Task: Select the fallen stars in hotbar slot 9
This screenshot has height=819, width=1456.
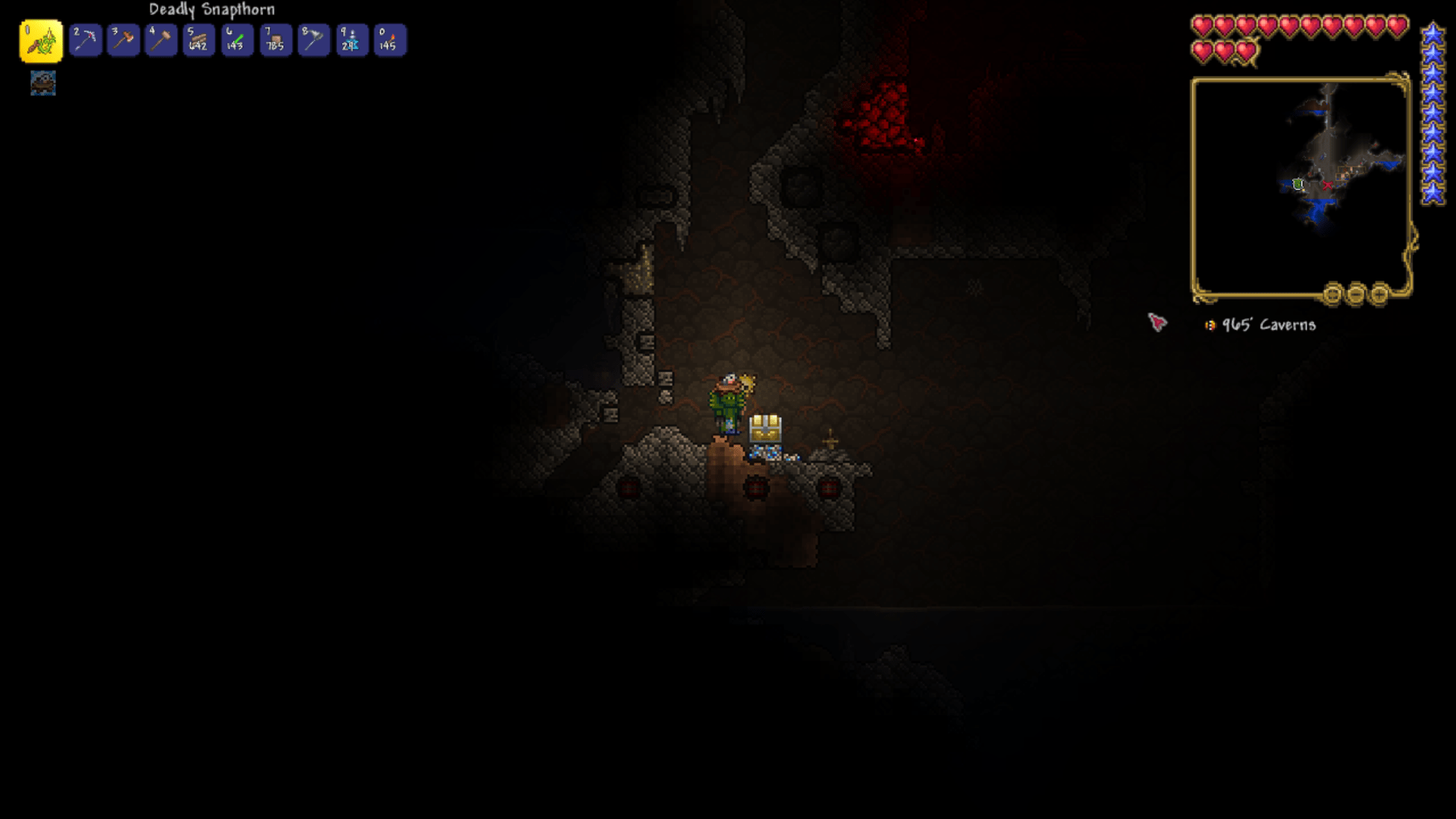Action: 350,40
